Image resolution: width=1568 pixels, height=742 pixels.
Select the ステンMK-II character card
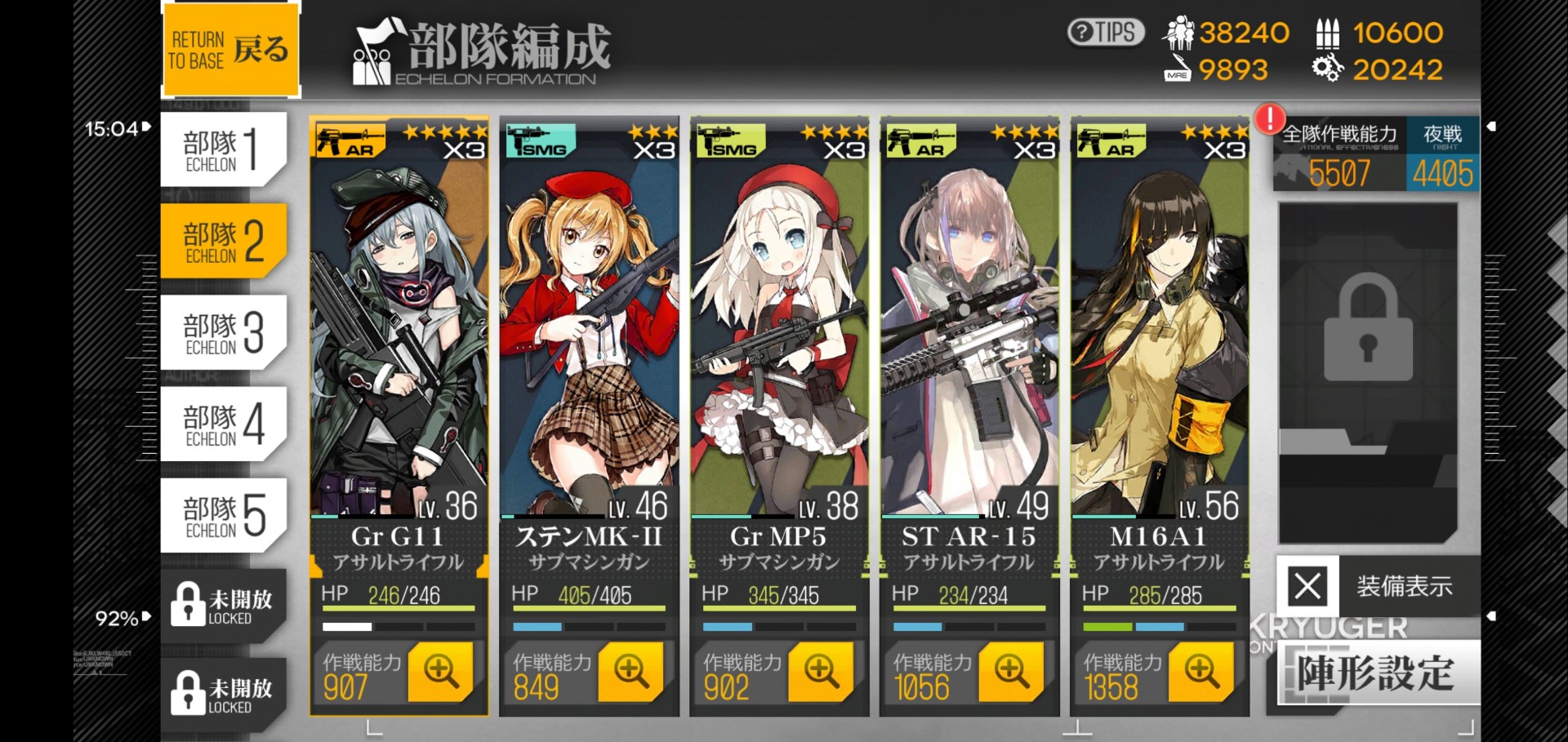589,343
